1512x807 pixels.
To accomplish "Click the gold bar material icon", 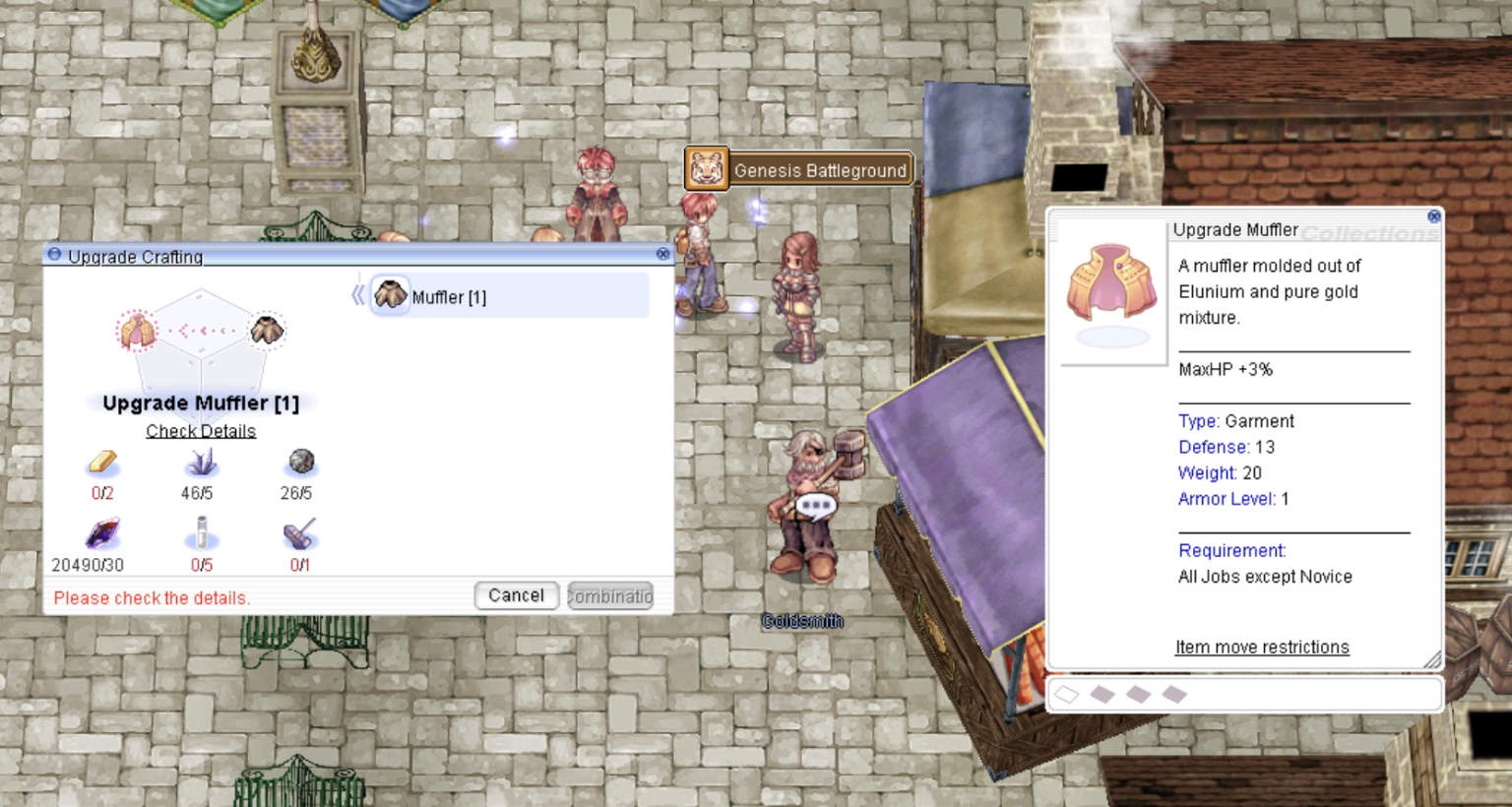I will [x=102, y=462].
